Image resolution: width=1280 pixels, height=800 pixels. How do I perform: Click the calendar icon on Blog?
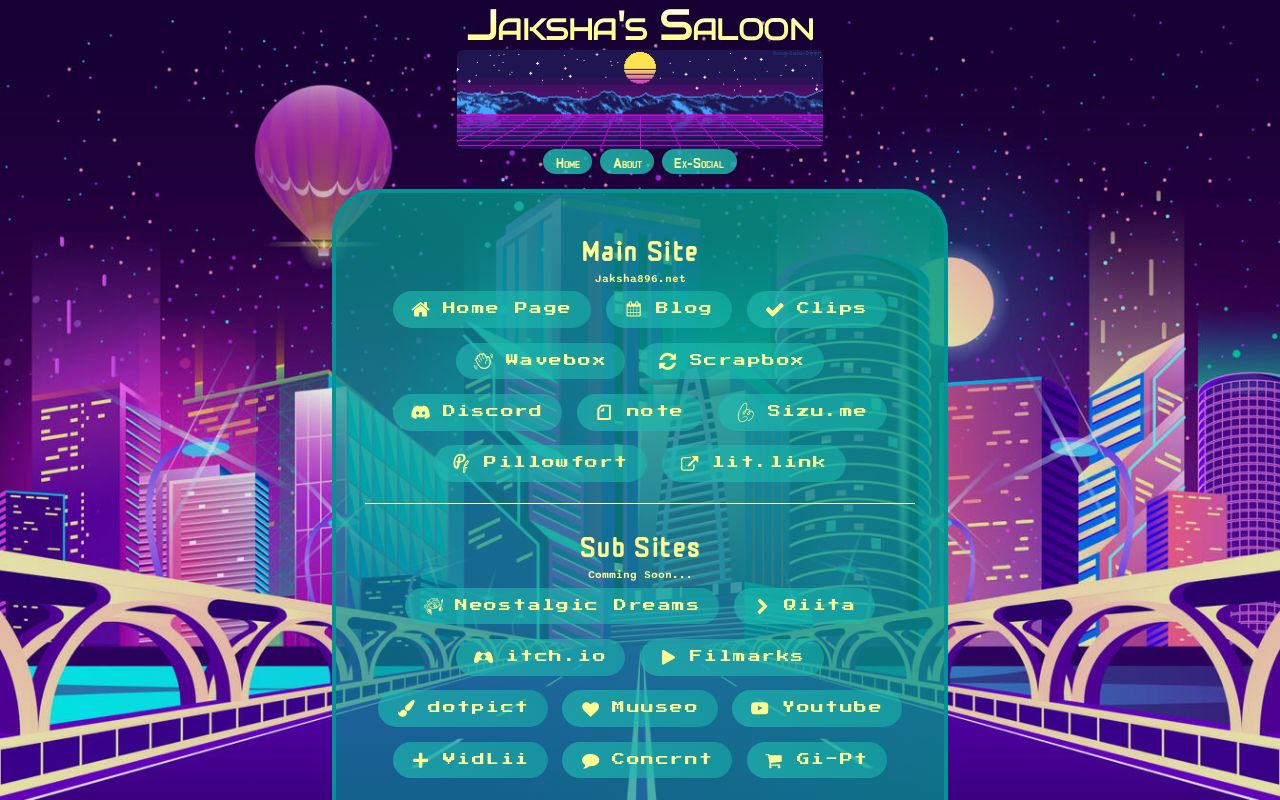pyautogui.click(x=632, y=308)
